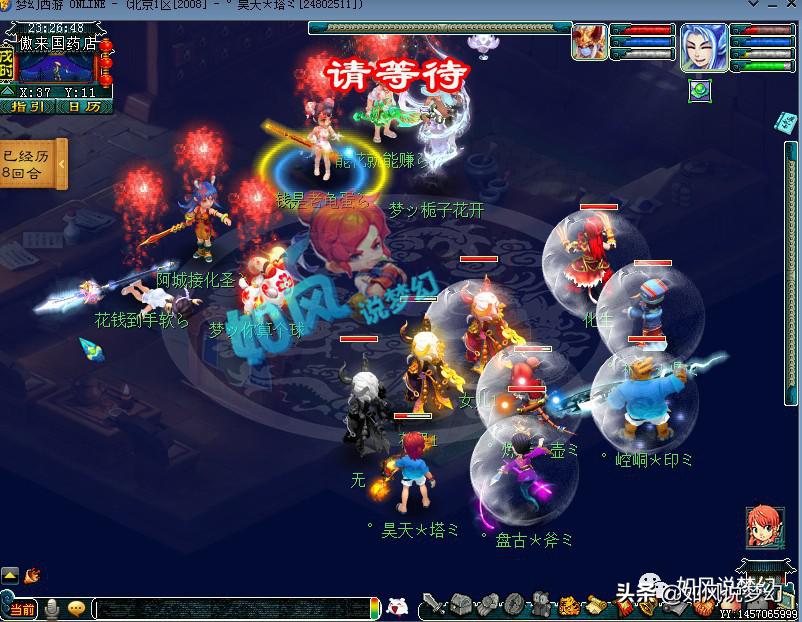This screenshot has height=622, width=802.
Task: Click the golden bell icon in toolbar
Action: pyautogui.click(x=567, y=604)
